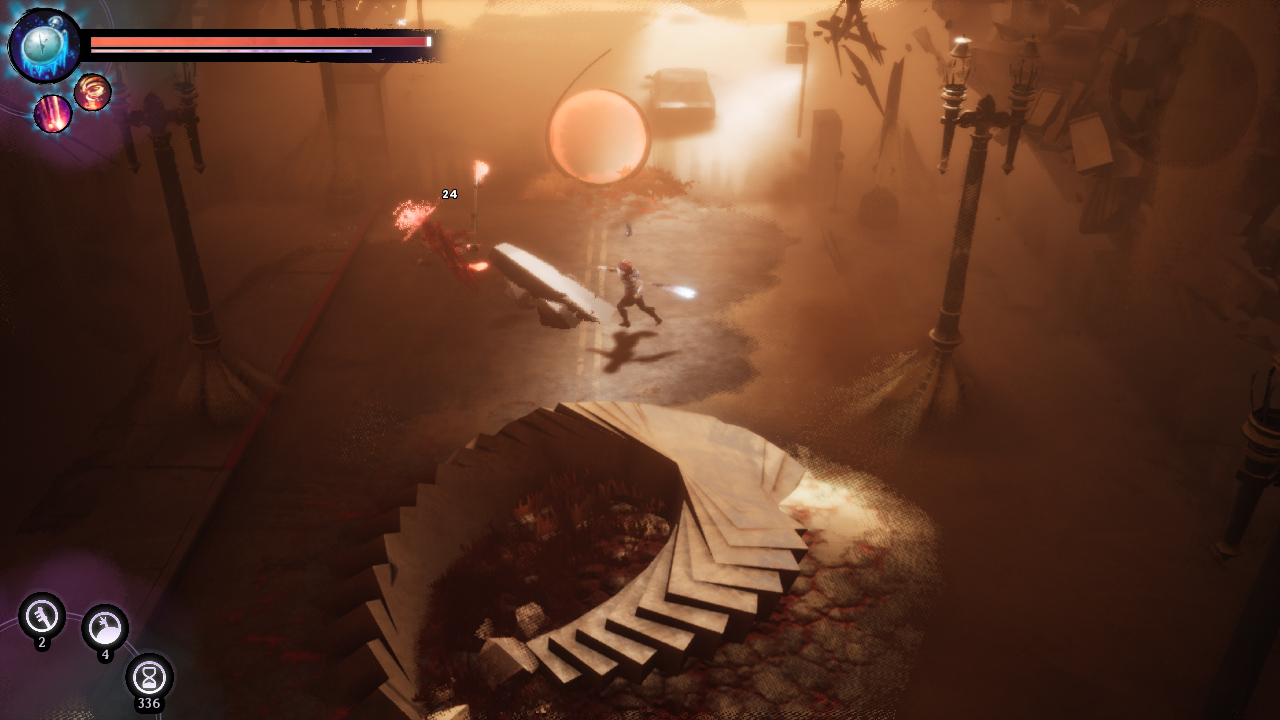Trigger the red light-beam skill icon
Image resolution: width=1280 pixels, height=720 pixels.
[x=53, y=114]
